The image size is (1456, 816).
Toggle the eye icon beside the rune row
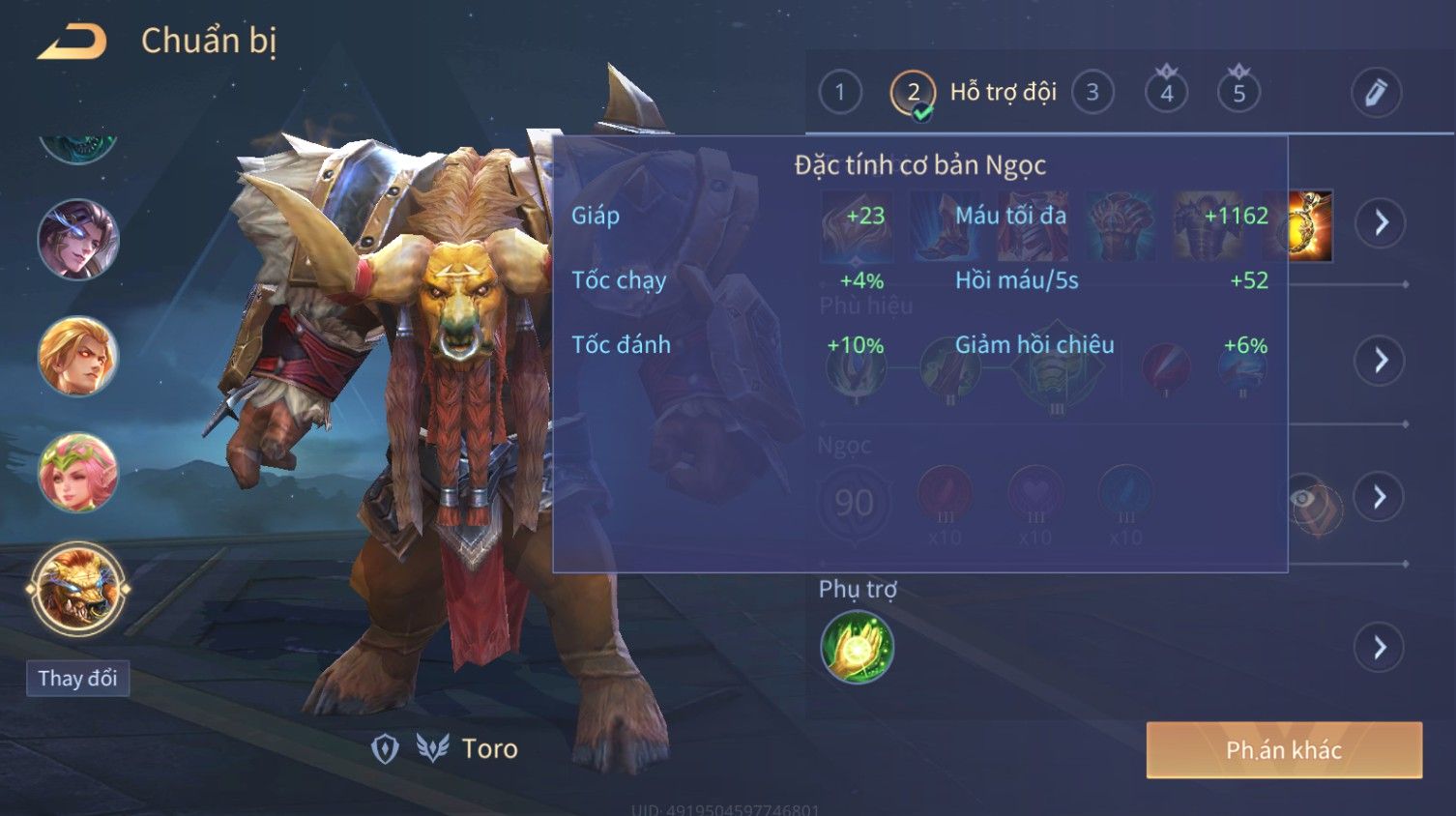pyautogui.click(x=1303, y=499)
